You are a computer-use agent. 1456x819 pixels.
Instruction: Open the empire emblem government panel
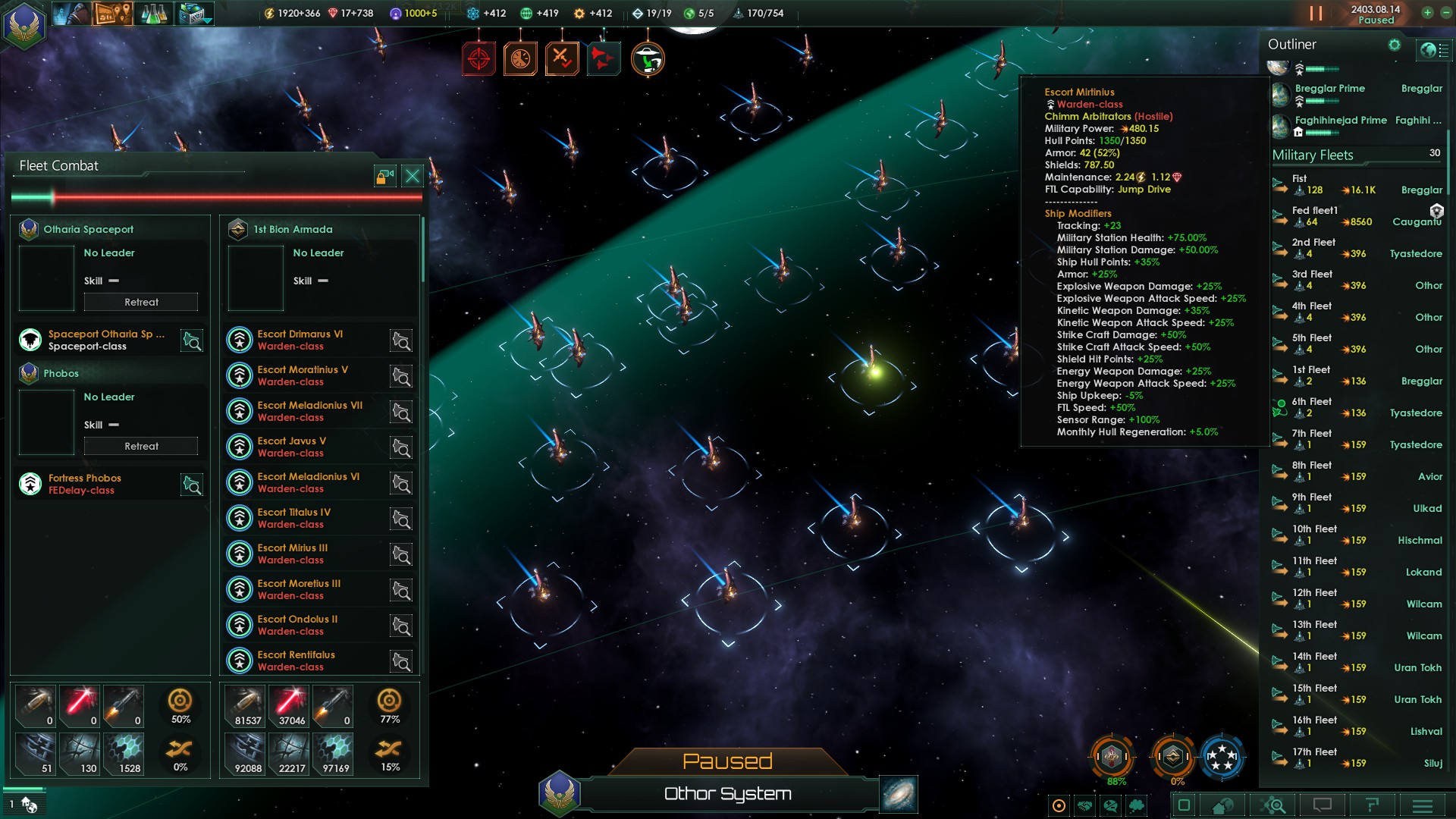[24, 23]
